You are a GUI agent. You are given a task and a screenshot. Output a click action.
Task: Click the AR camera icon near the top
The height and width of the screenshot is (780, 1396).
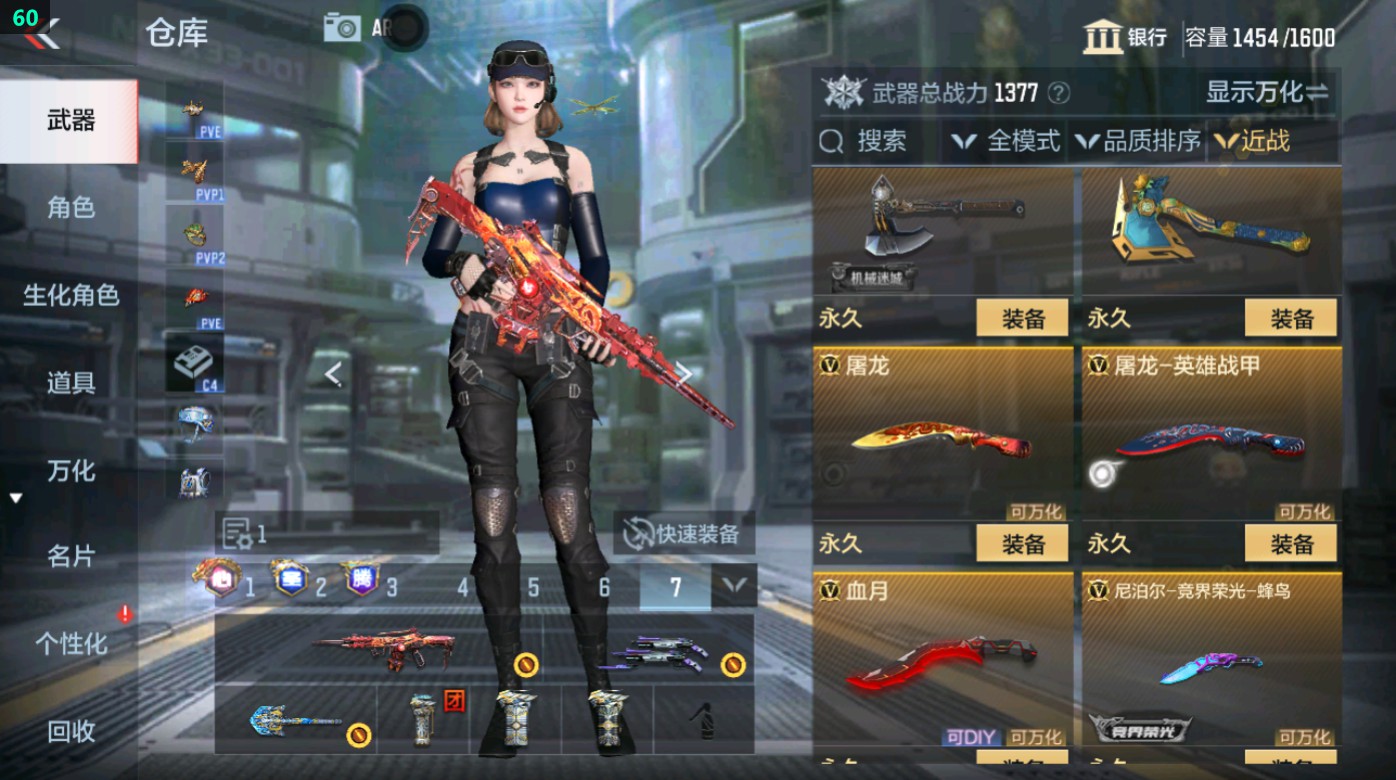click(x=341, y=27)
